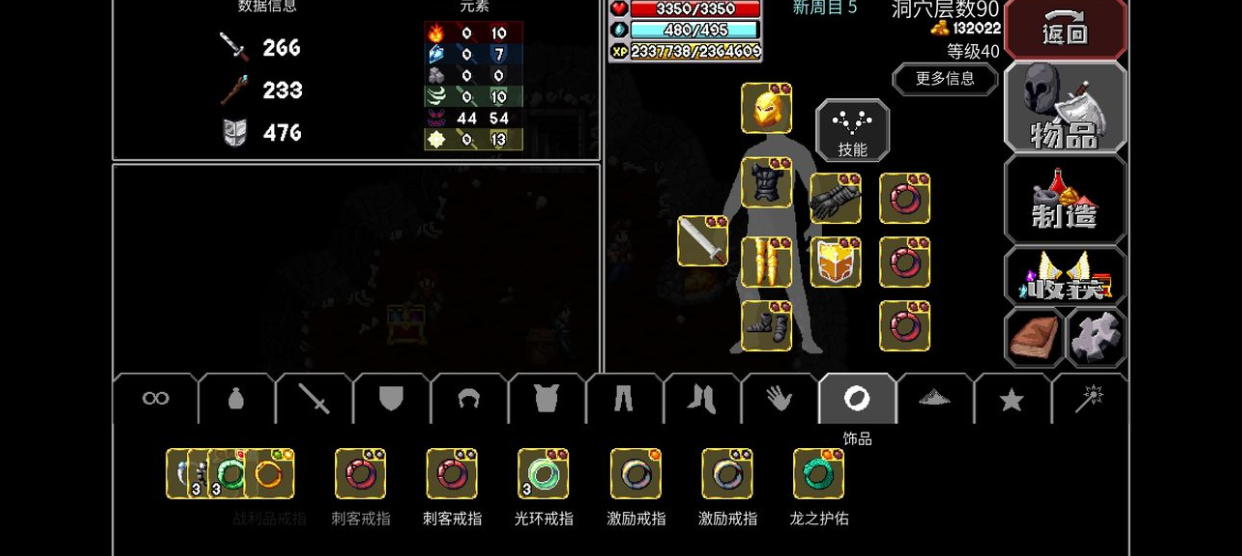
Task: Show 更多信息 more info
Action: (944, 79)
